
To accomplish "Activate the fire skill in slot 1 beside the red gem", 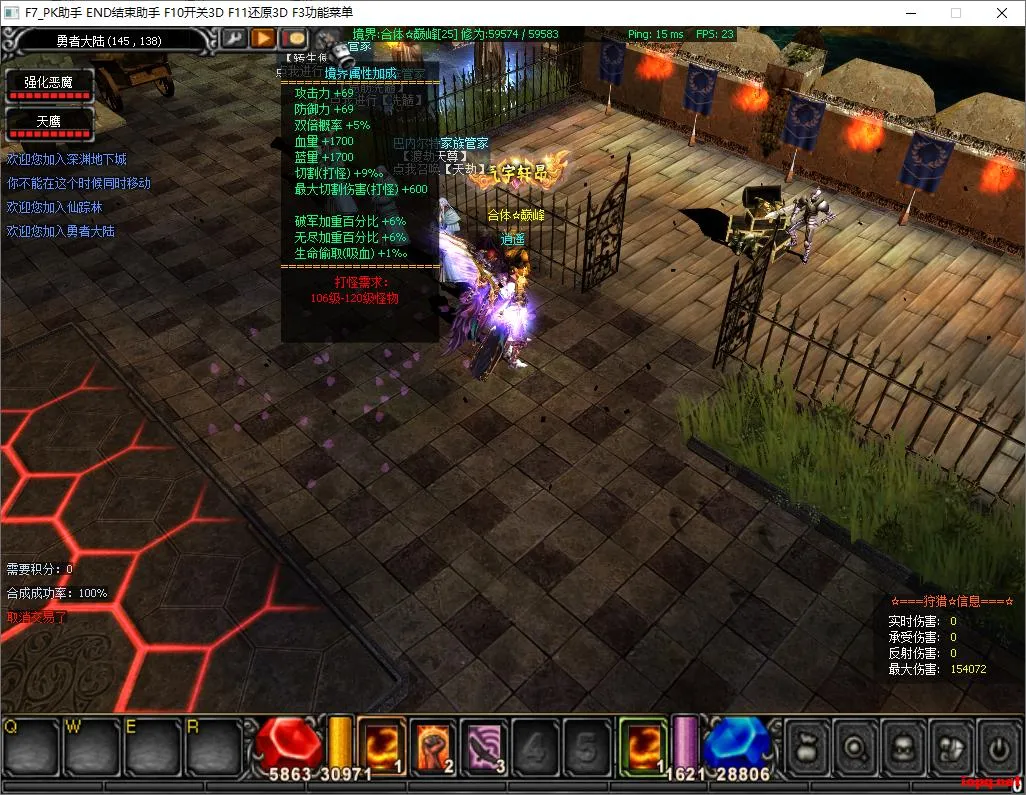I will (x=381, y=746).
